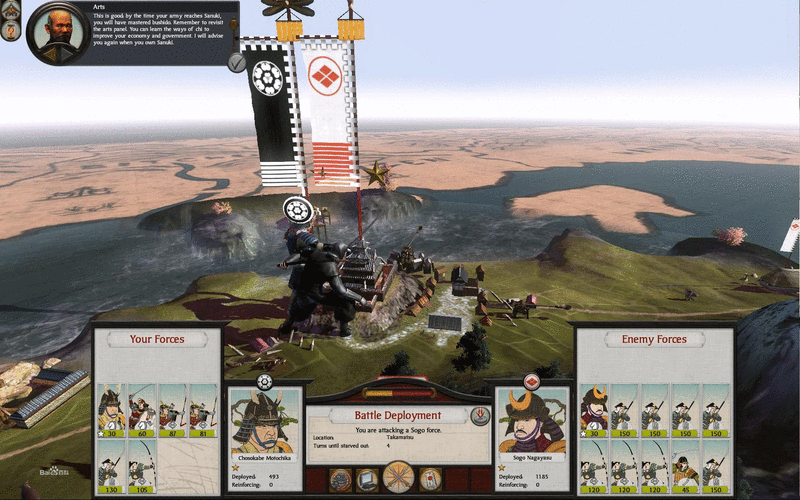Image resolution: width=800 pixels, height=500 pixels.
Task: Select your unit card with 130 men
Action: pos(110,466)
